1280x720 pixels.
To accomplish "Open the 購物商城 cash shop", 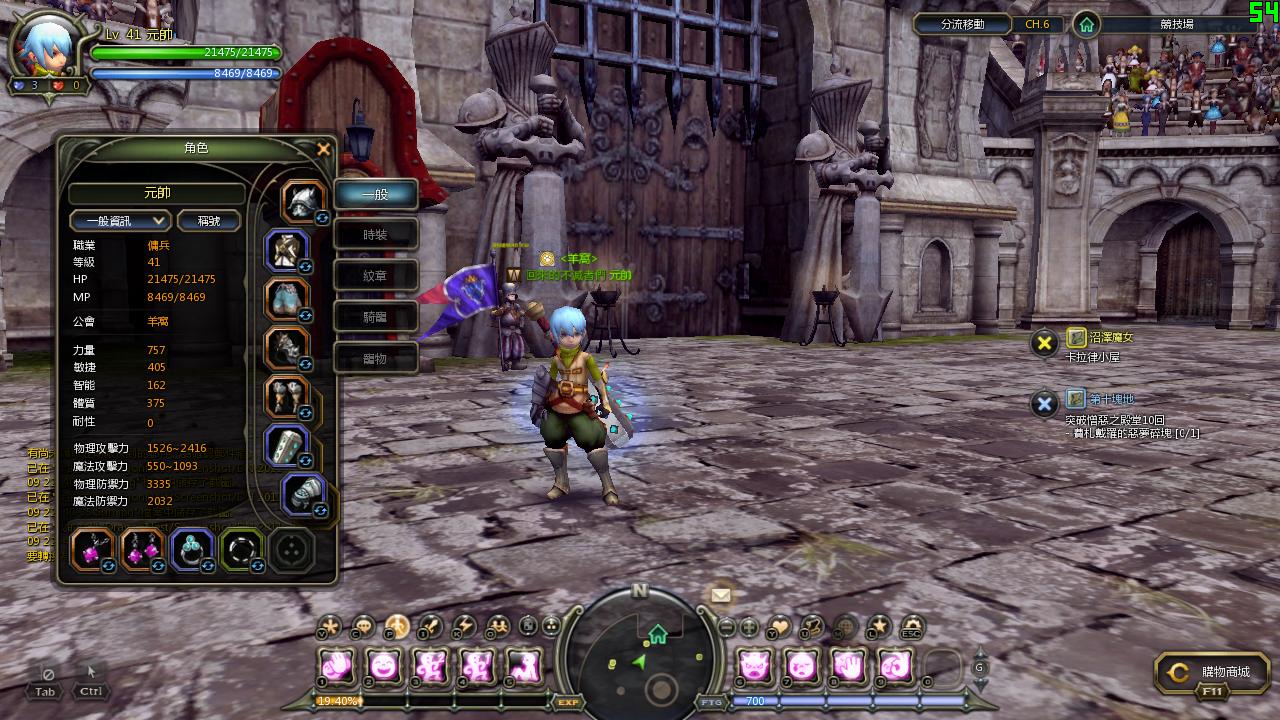I will pyautogui.click(x=1211, y=674).
